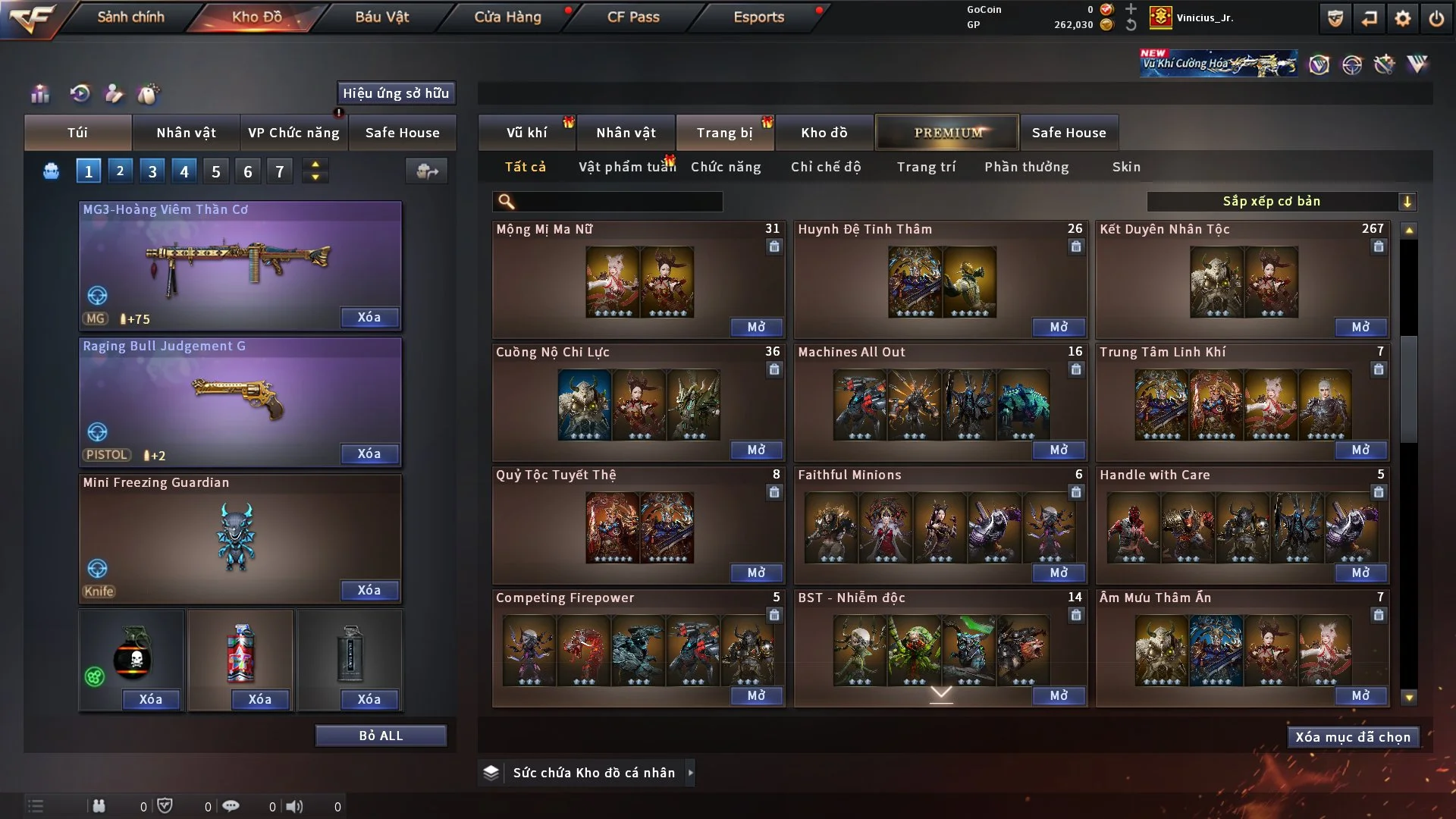Choose the Chế độ filter category
Viewport: 1456px width, 819px height.
[x=826, y=167]
